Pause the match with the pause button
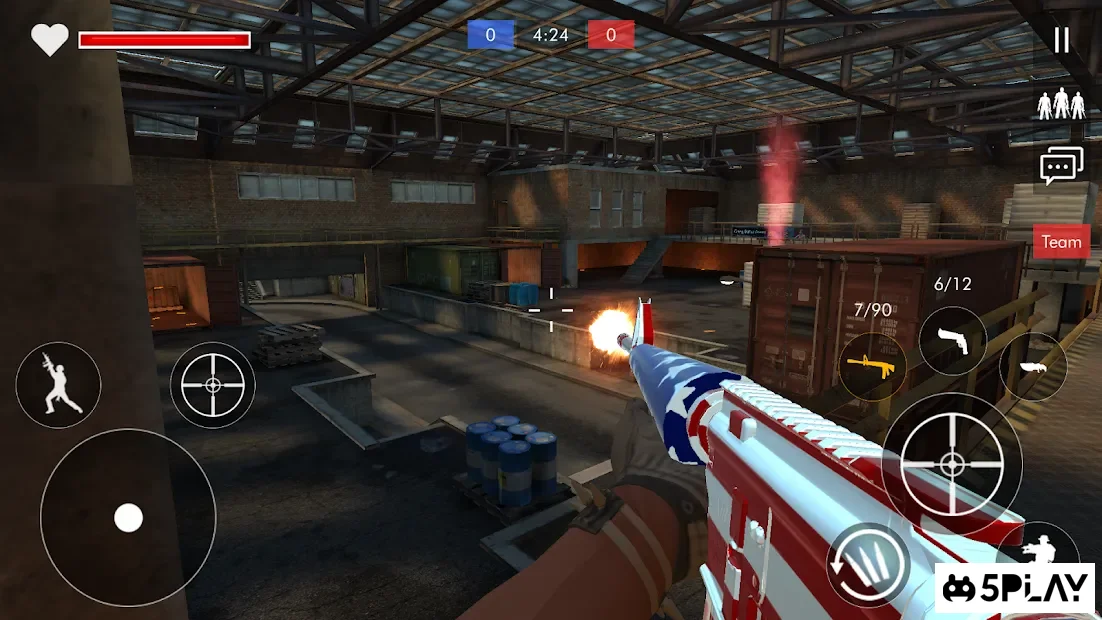Viewport: 1102px width, 620px height. click(x=1061, y=40)
